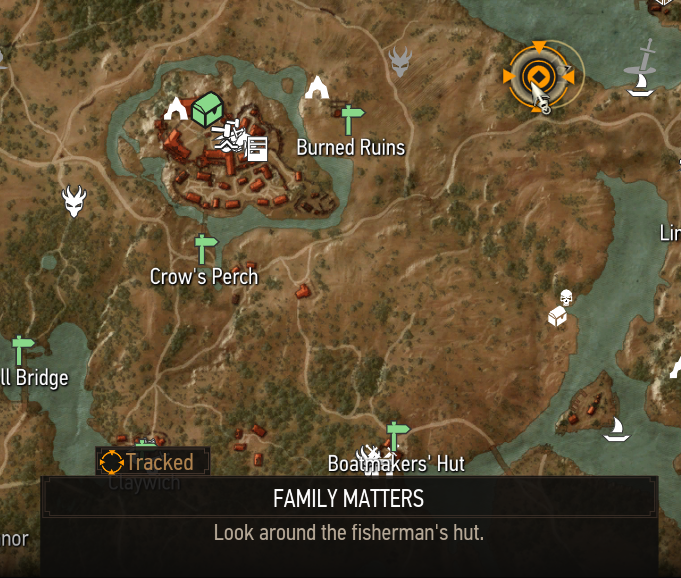
Task: Select the grey monster den marker
Action: (x=401, y=62)
